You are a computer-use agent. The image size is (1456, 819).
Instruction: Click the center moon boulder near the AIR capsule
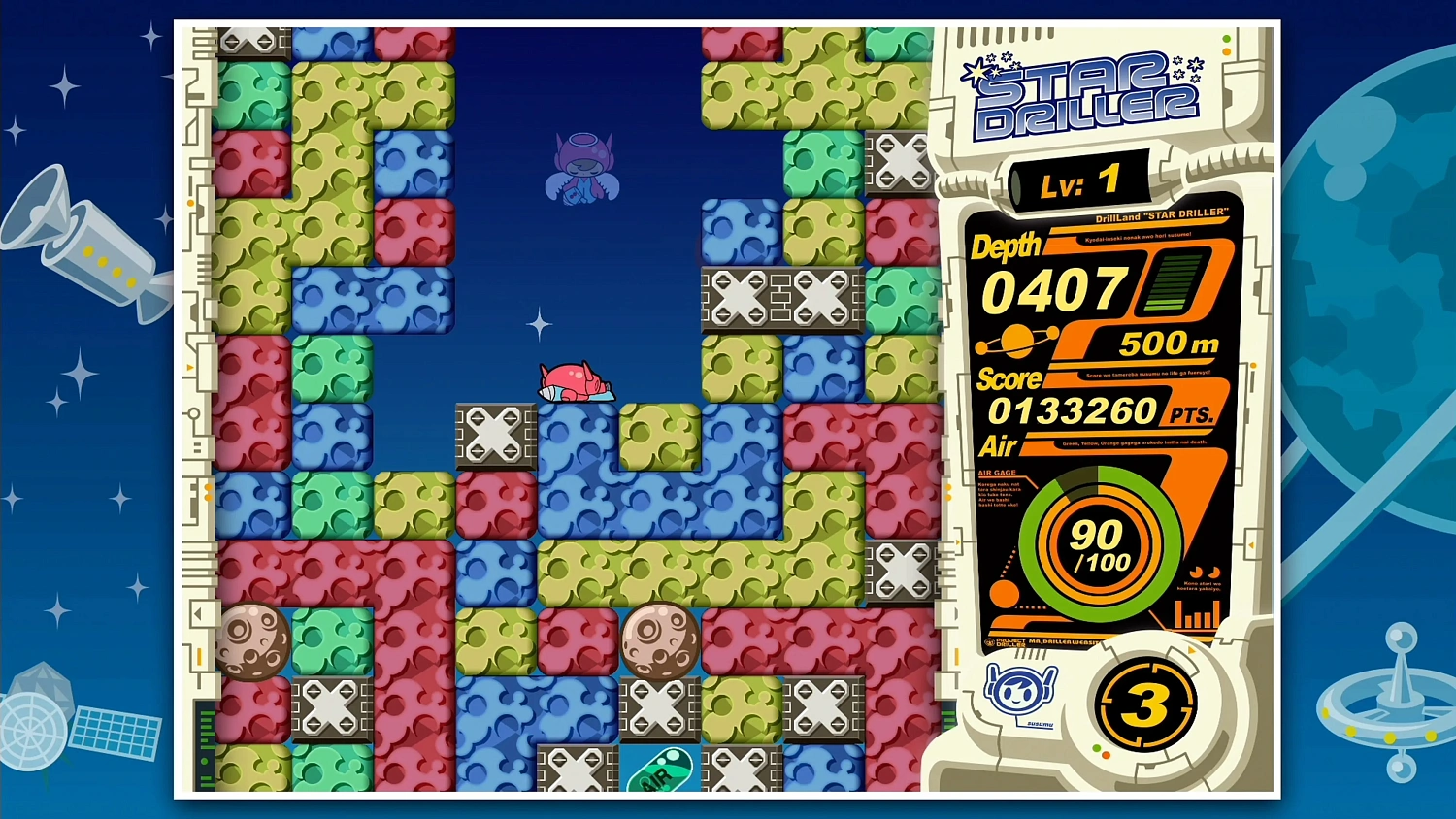click(x=660, y=642)
